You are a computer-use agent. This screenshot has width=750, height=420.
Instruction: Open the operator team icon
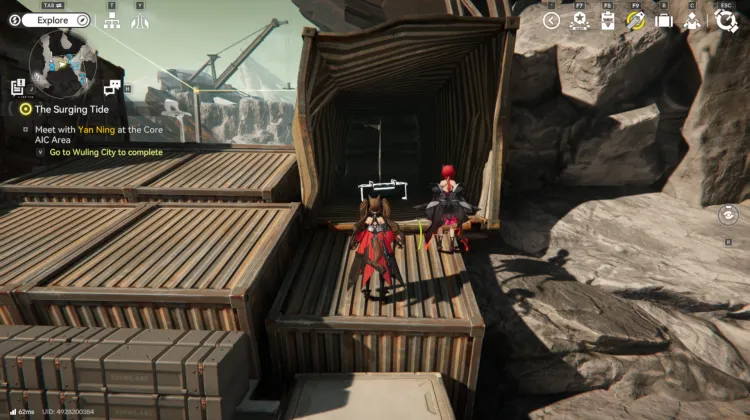(x=691, y=20)
